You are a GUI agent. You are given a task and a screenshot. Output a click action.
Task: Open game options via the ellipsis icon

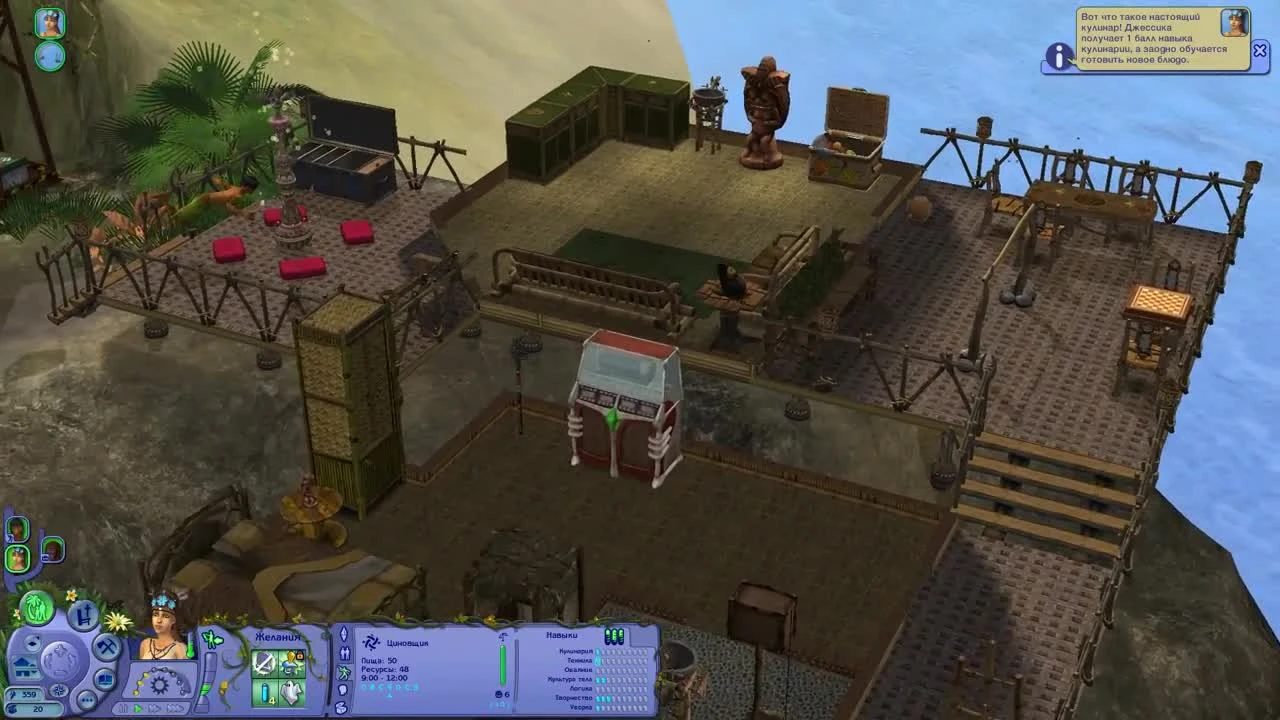coord(86,698)
